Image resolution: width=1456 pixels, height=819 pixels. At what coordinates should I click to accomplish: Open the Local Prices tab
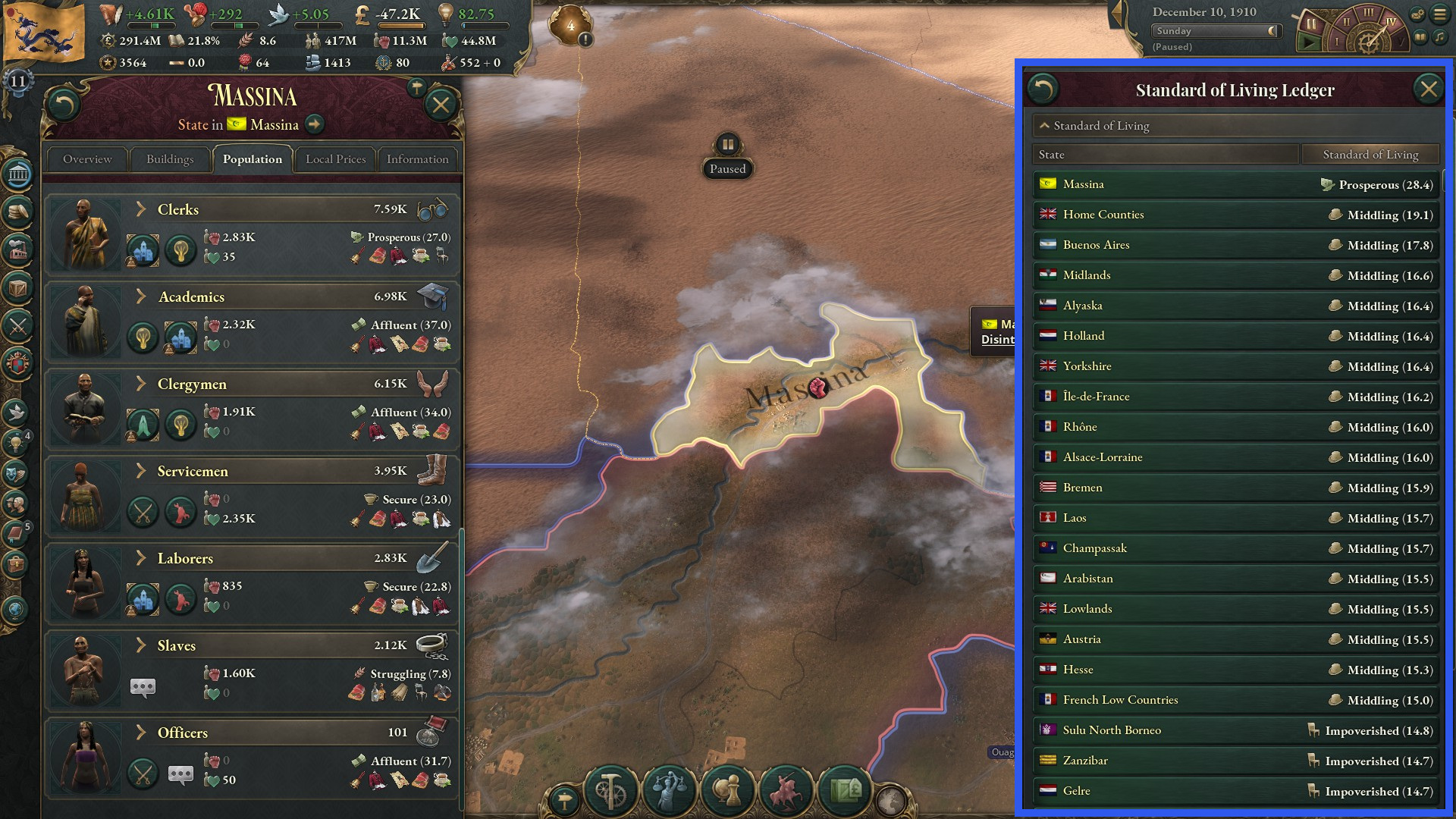pyautogui.click(x=335, y=159)
